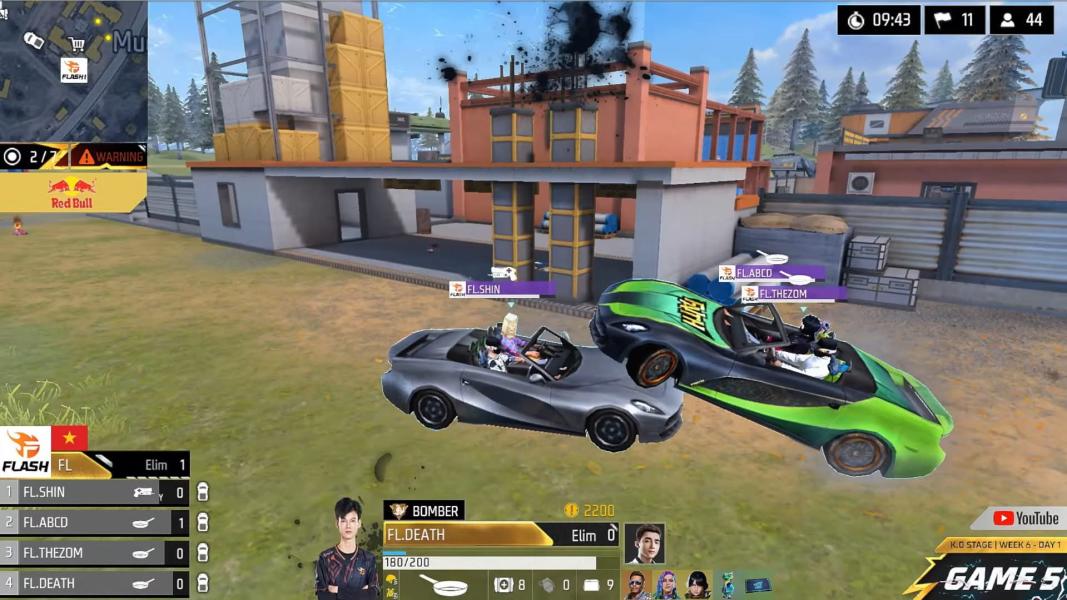Click the FL.ABCD name tag above the car
The image size is (1067, 600).
click(x=771, y=273)
